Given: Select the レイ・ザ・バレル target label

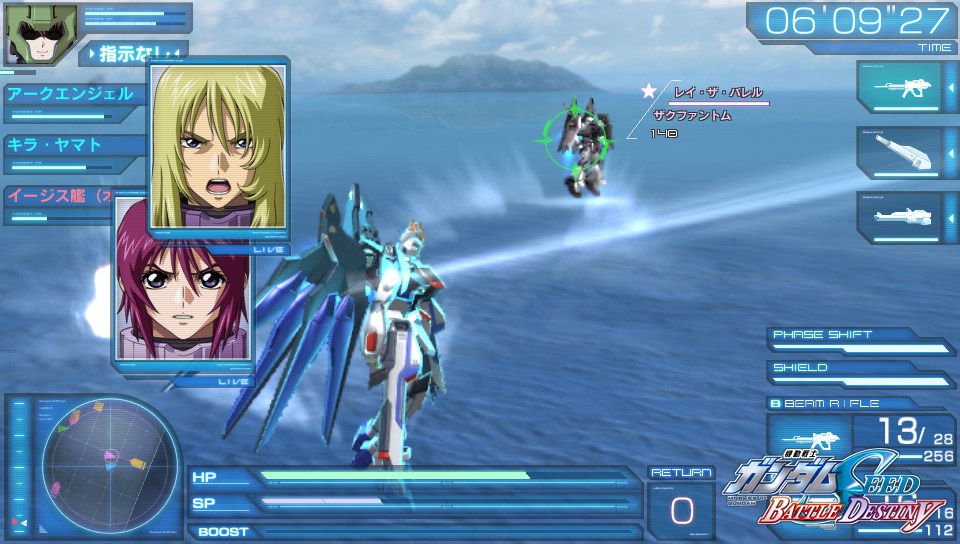Looking at the screenshot, I should coord(718,92).
